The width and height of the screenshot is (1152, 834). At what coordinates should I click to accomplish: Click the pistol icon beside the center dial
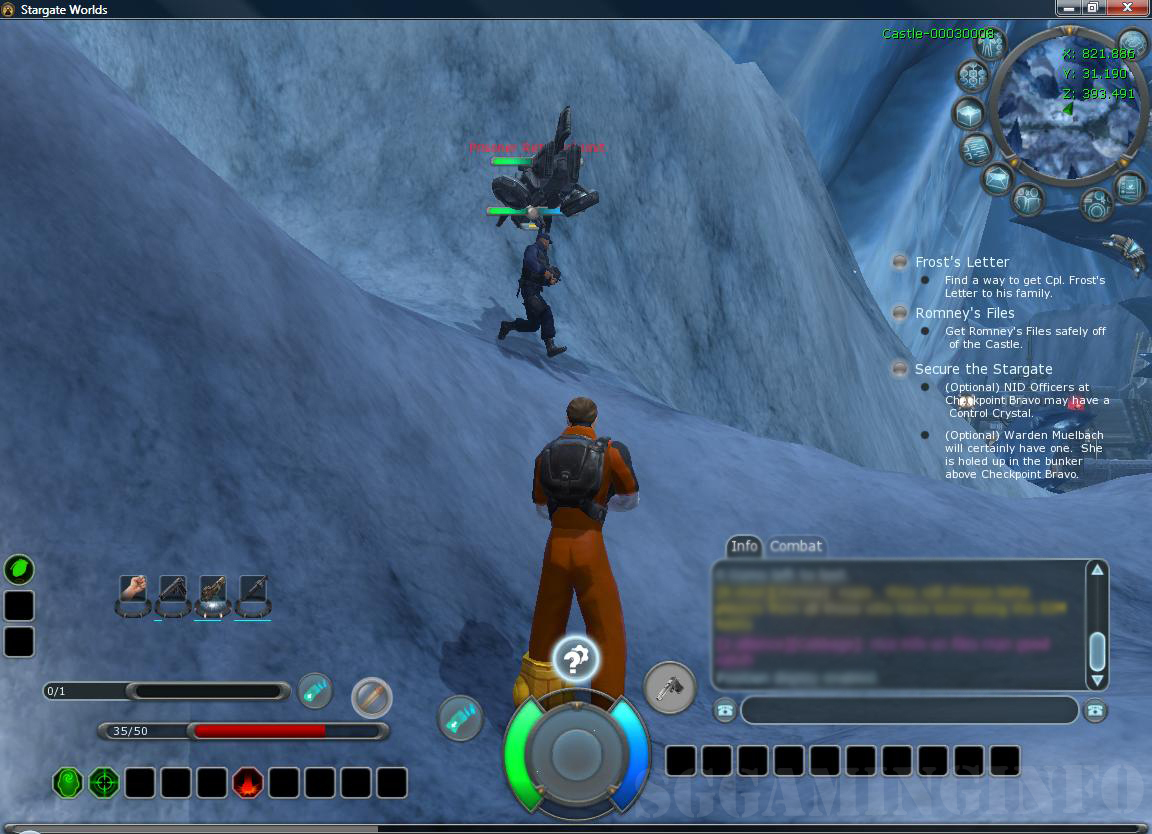click(x=669, y=688)
